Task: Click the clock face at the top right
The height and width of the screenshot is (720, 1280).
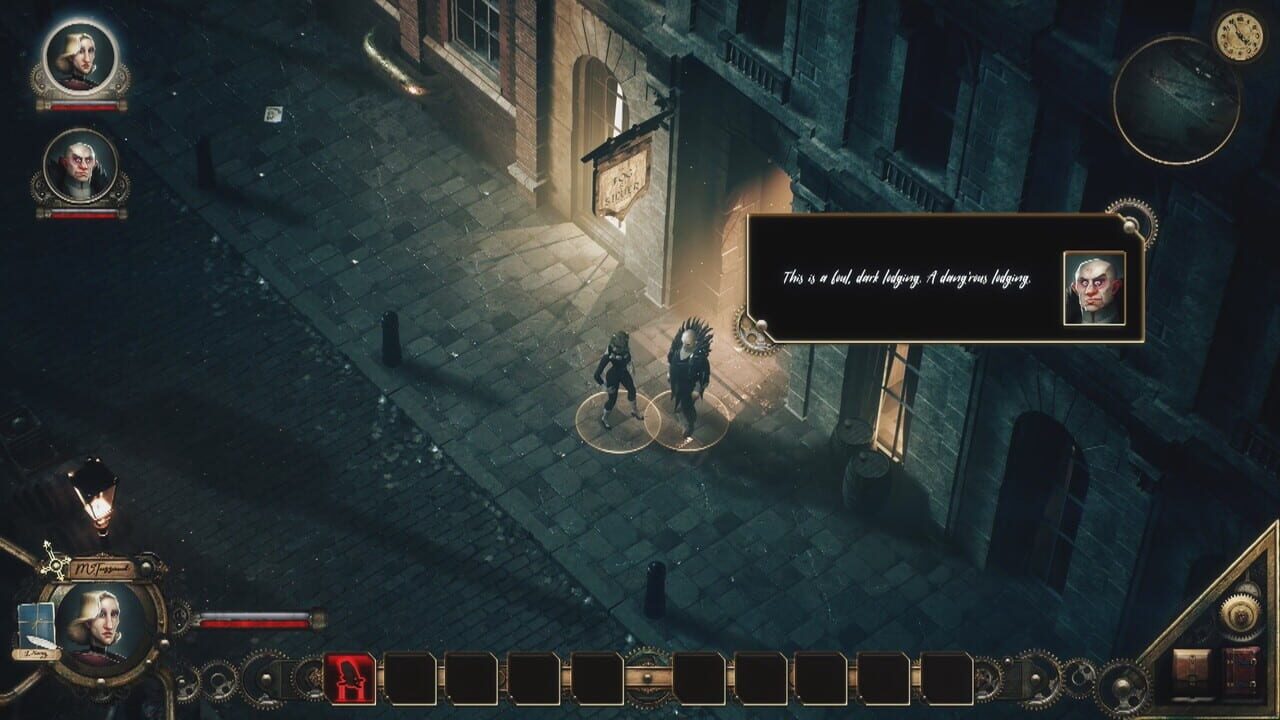Action: point(1240,37)
